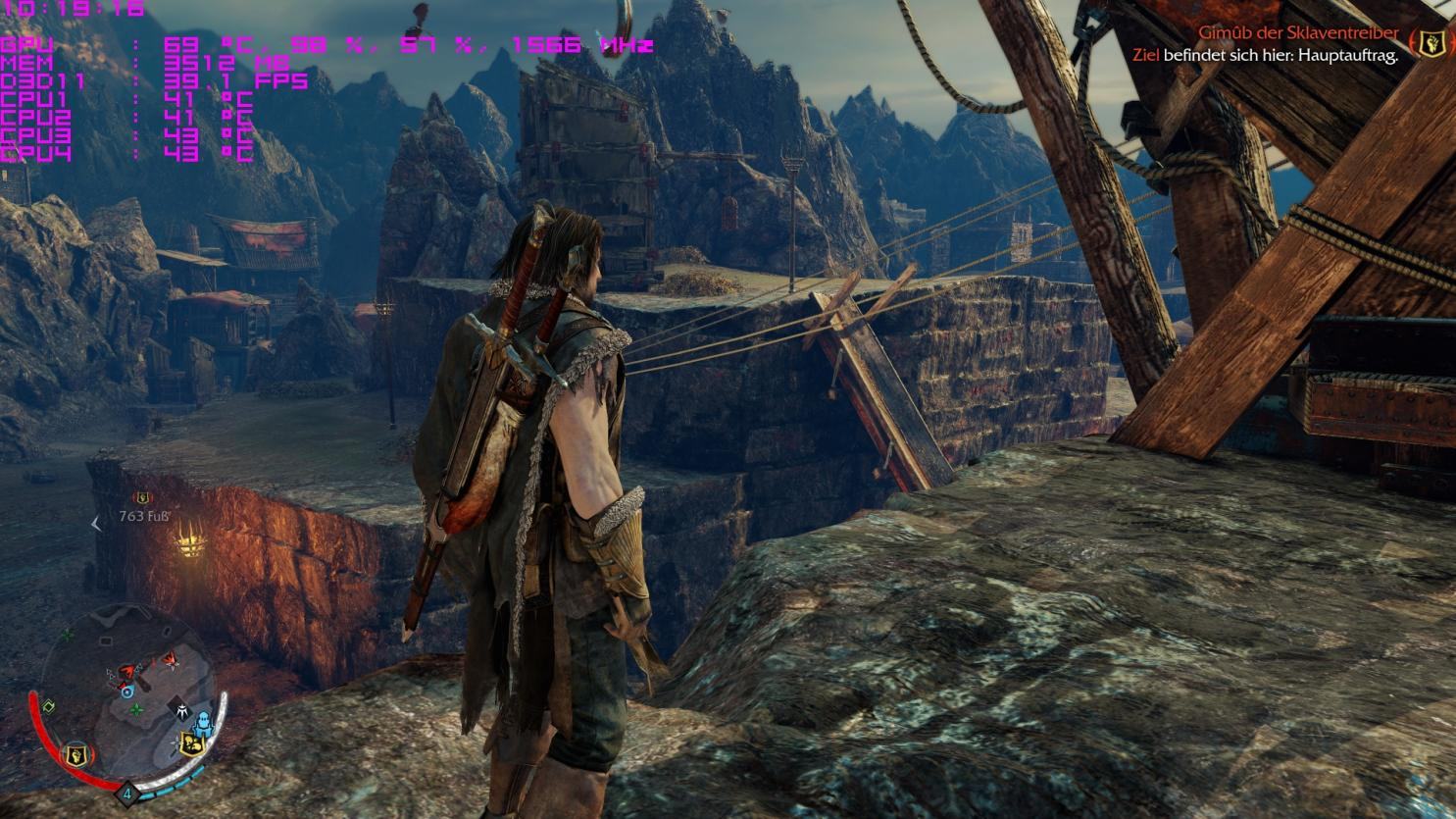Screen dimensions: 1456x819
Task: Click the yellow skulls shield marker on minimap
Action: coord(193,743)
